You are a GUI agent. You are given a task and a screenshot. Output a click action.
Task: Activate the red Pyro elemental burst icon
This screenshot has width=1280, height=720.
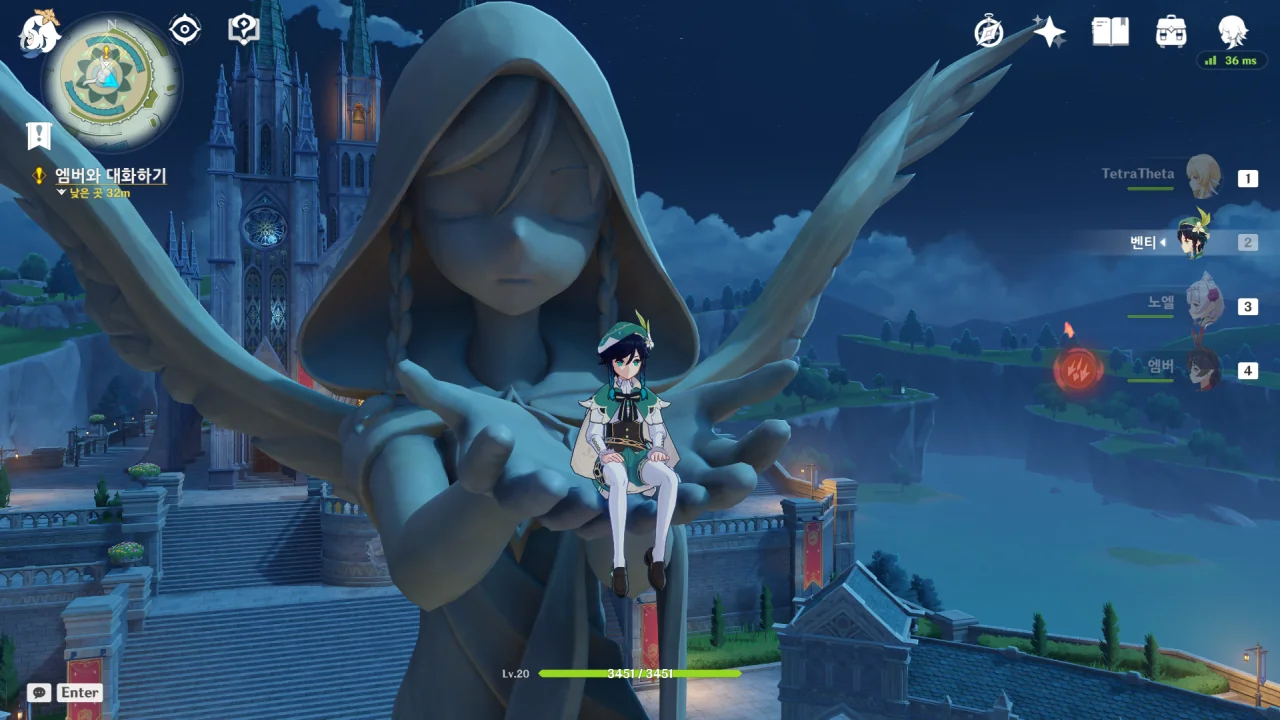pyautogui.click(x=1078, y=370)
